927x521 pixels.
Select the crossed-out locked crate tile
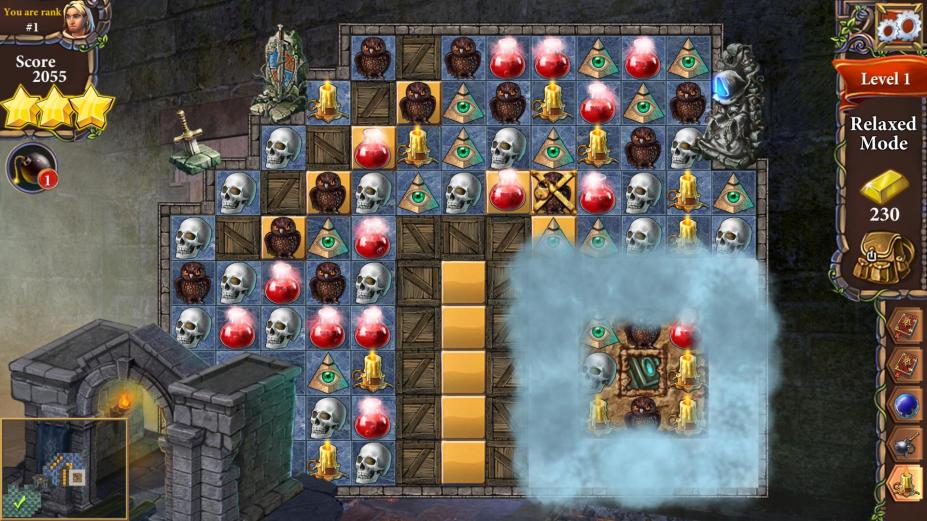pos(552,191)
